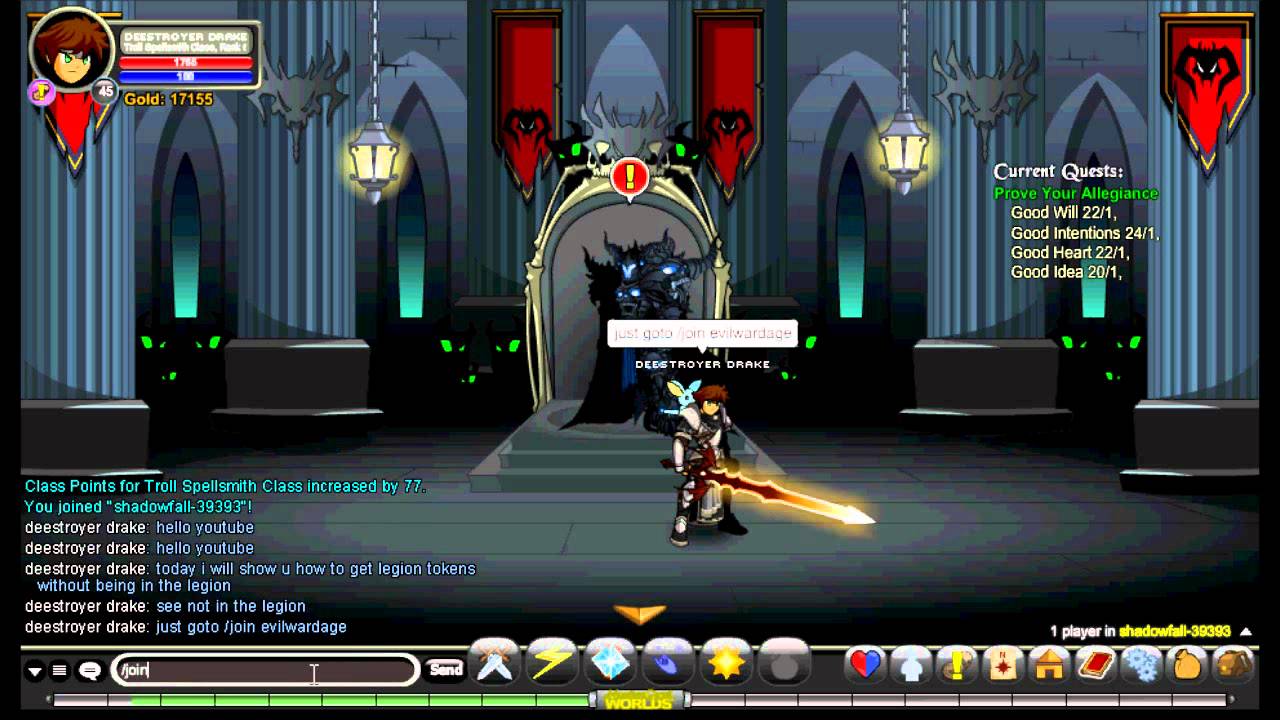This screenshot has height=720, width=1280.
Task: Activate the yellow lightning bolt skill
Action: tap(553, 663)
